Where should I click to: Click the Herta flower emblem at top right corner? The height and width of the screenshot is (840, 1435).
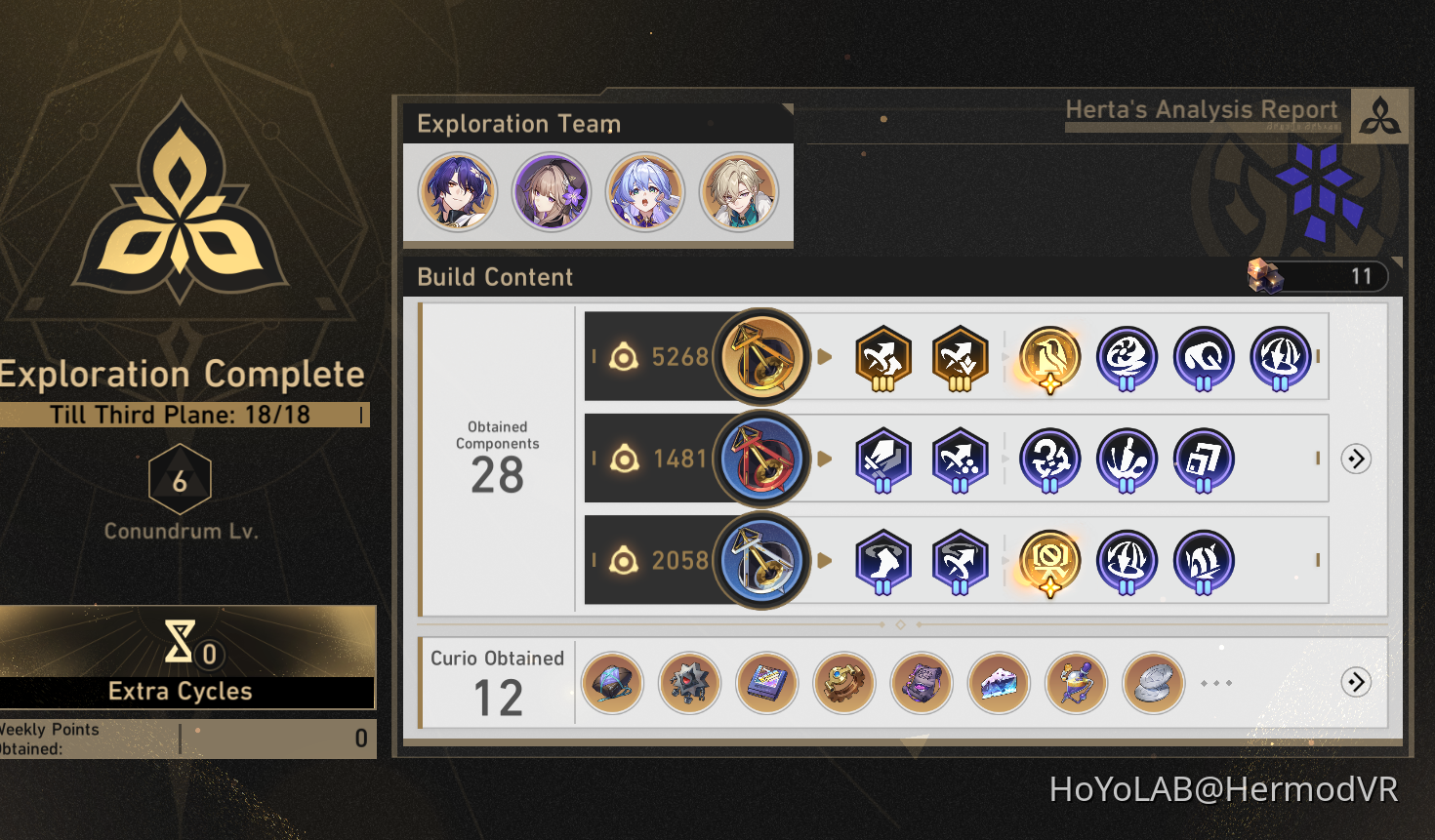(1379, 114)
